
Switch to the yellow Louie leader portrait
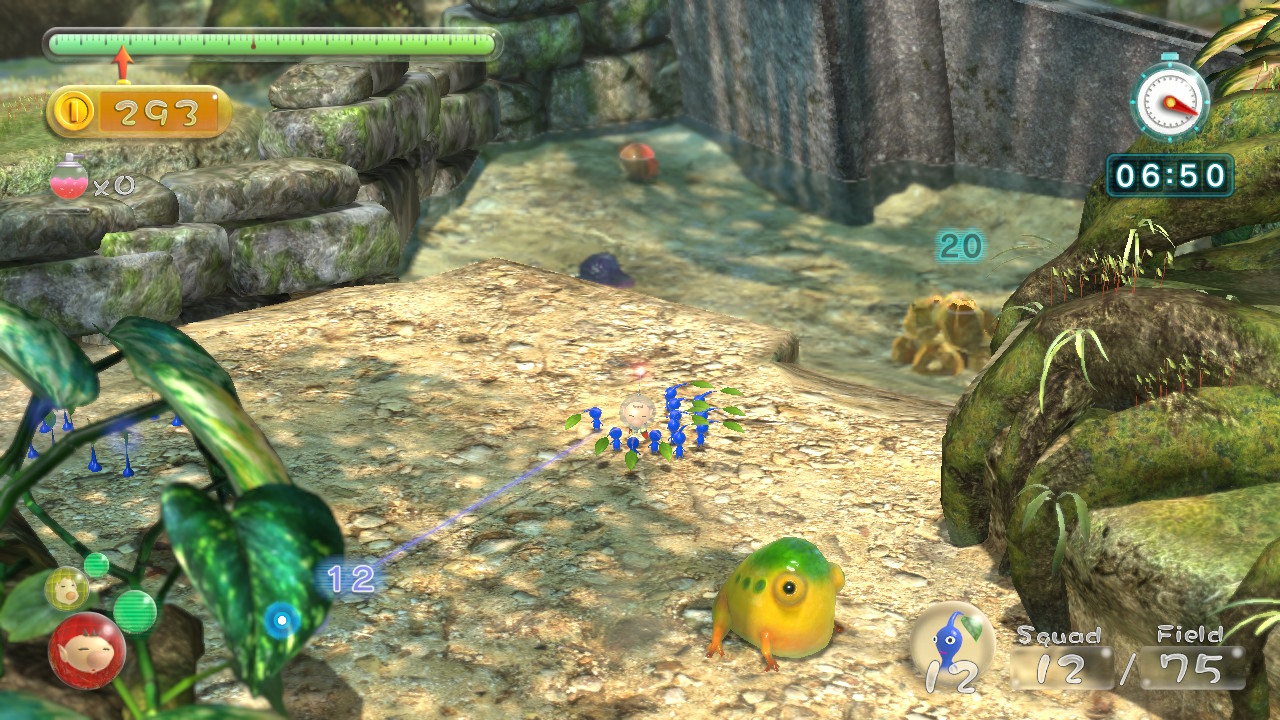(x=66, y=589)
